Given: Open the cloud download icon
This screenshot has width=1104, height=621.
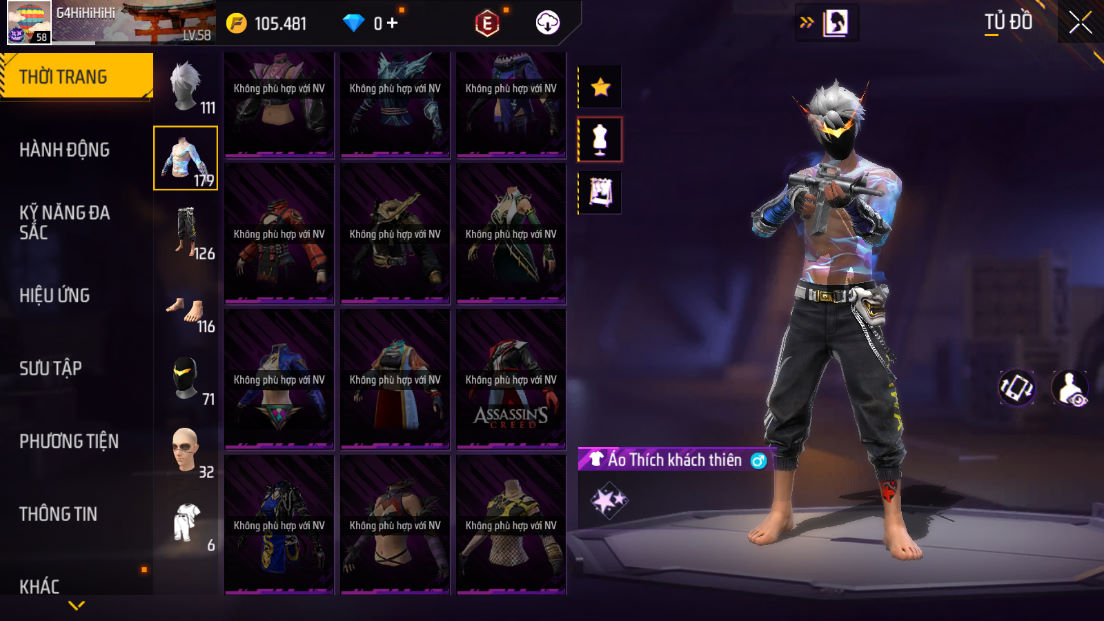Looking at the screenshot, I should (548, 23).
